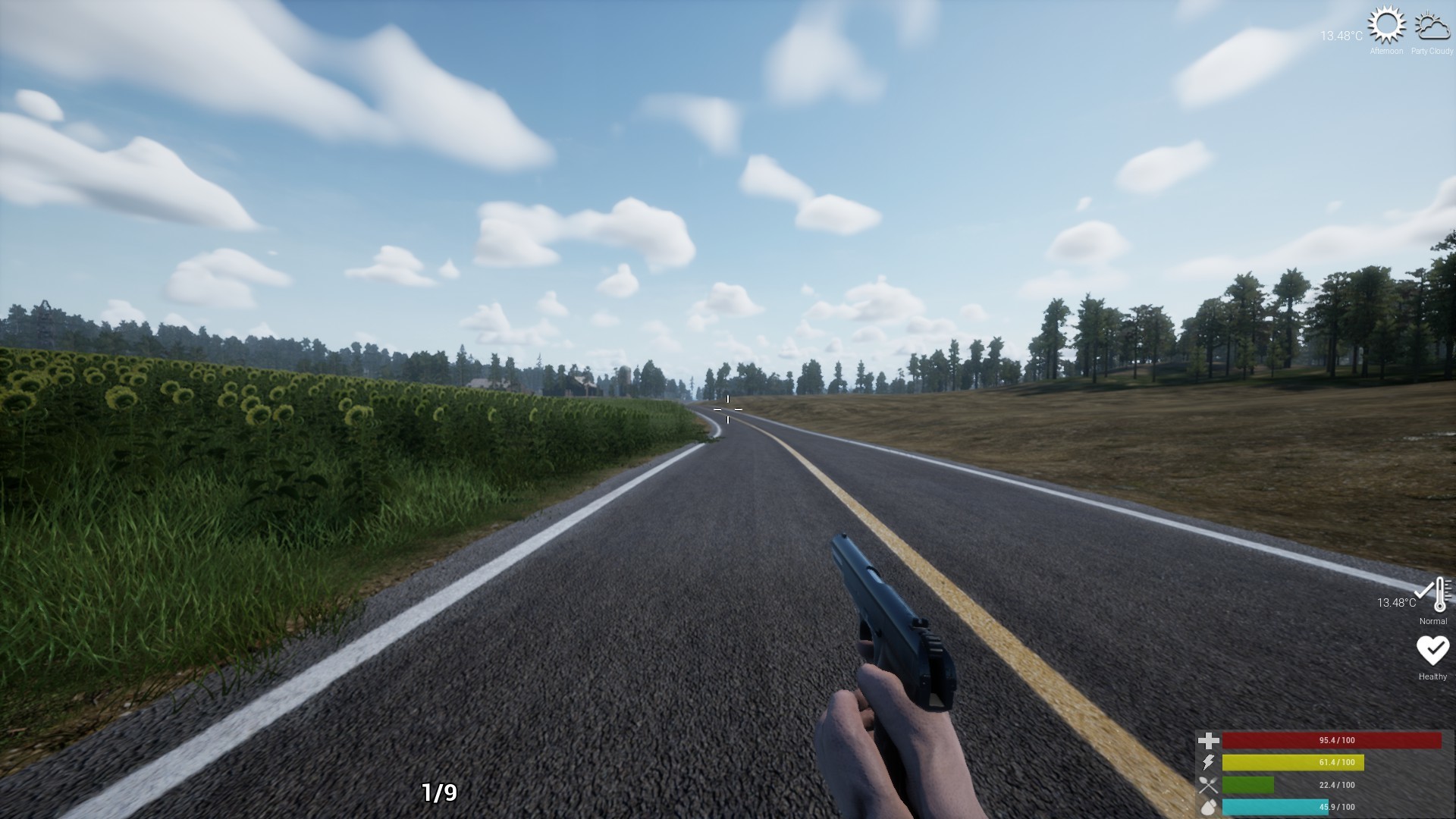The height and width of the screenshot is (819, 1456).
Task: Click the crossed-utensils hunger icon
Action: tap(1207, 786)
